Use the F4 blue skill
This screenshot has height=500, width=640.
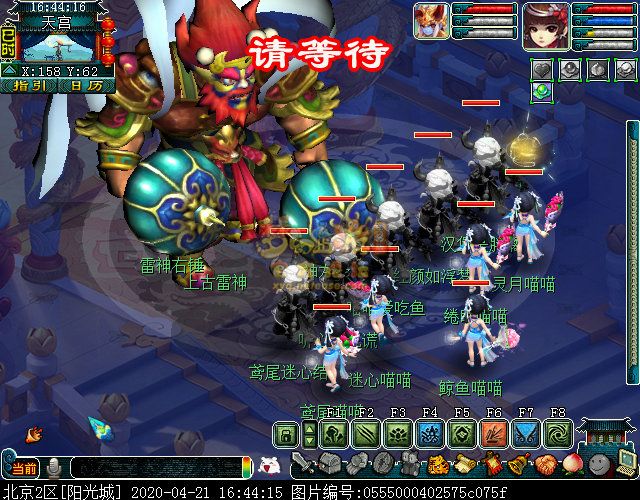coord(430,434)
